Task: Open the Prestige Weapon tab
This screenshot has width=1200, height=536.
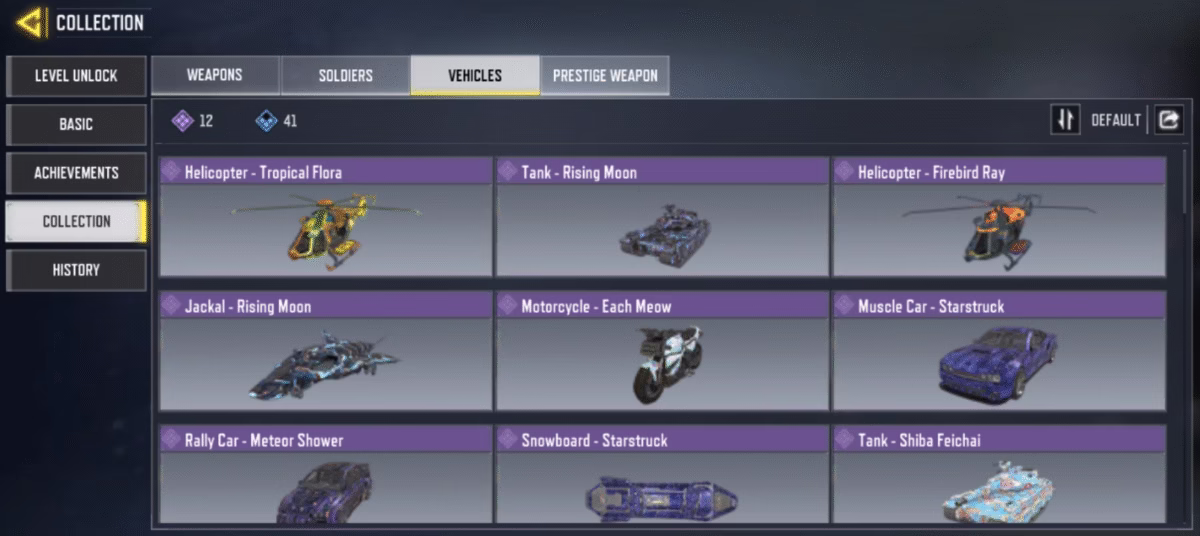Action: click(x=605, y=76)
